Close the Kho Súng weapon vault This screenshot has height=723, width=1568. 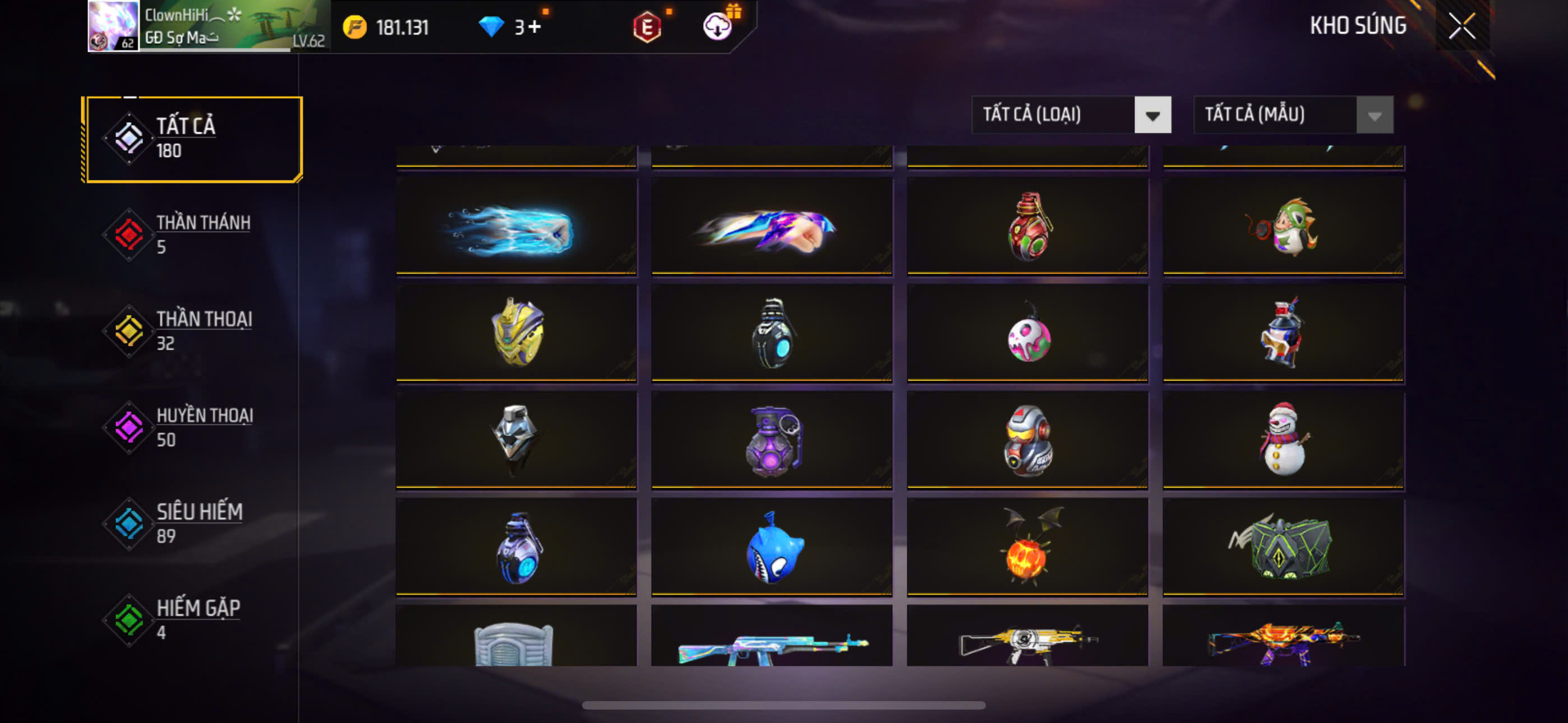(x=1461, y=26)
